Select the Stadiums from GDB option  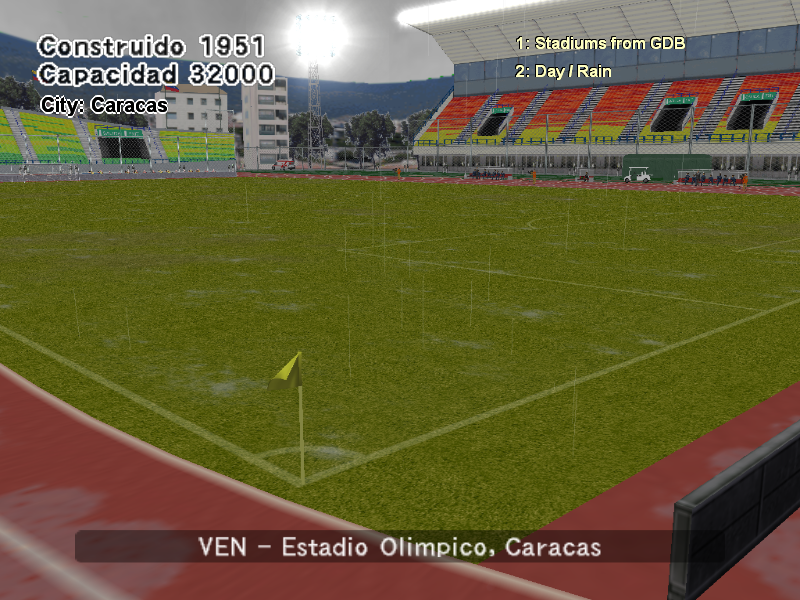600,44
